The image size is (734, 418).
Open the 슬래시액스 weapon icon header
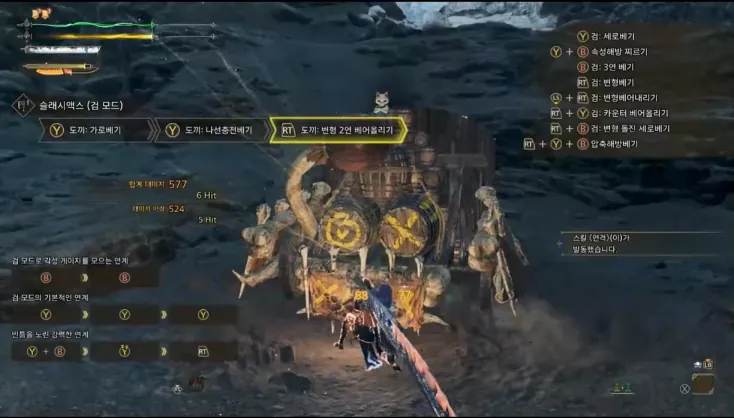pos(22,105)
